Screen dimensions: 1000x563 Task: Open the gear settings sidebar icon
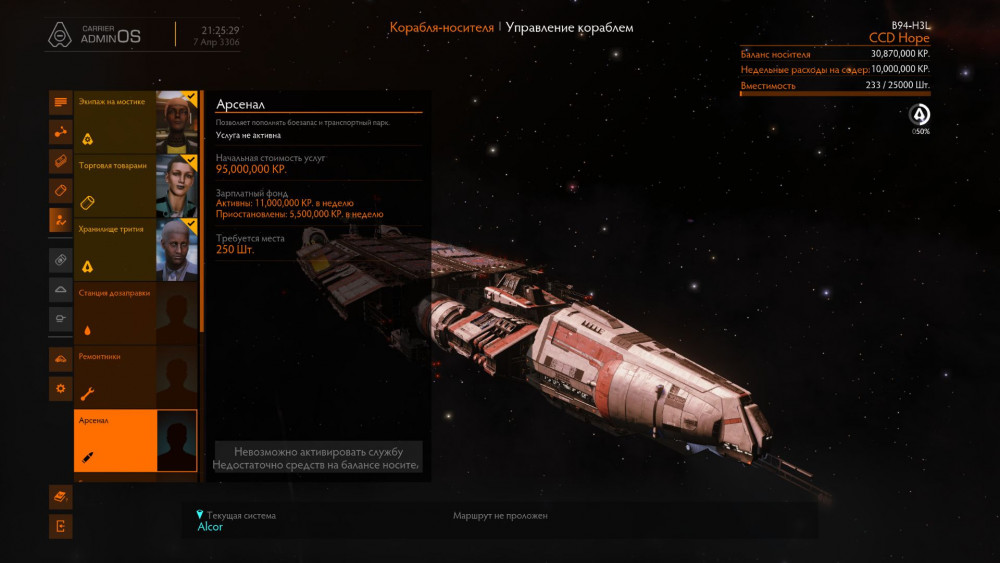[x=60, y=388]
